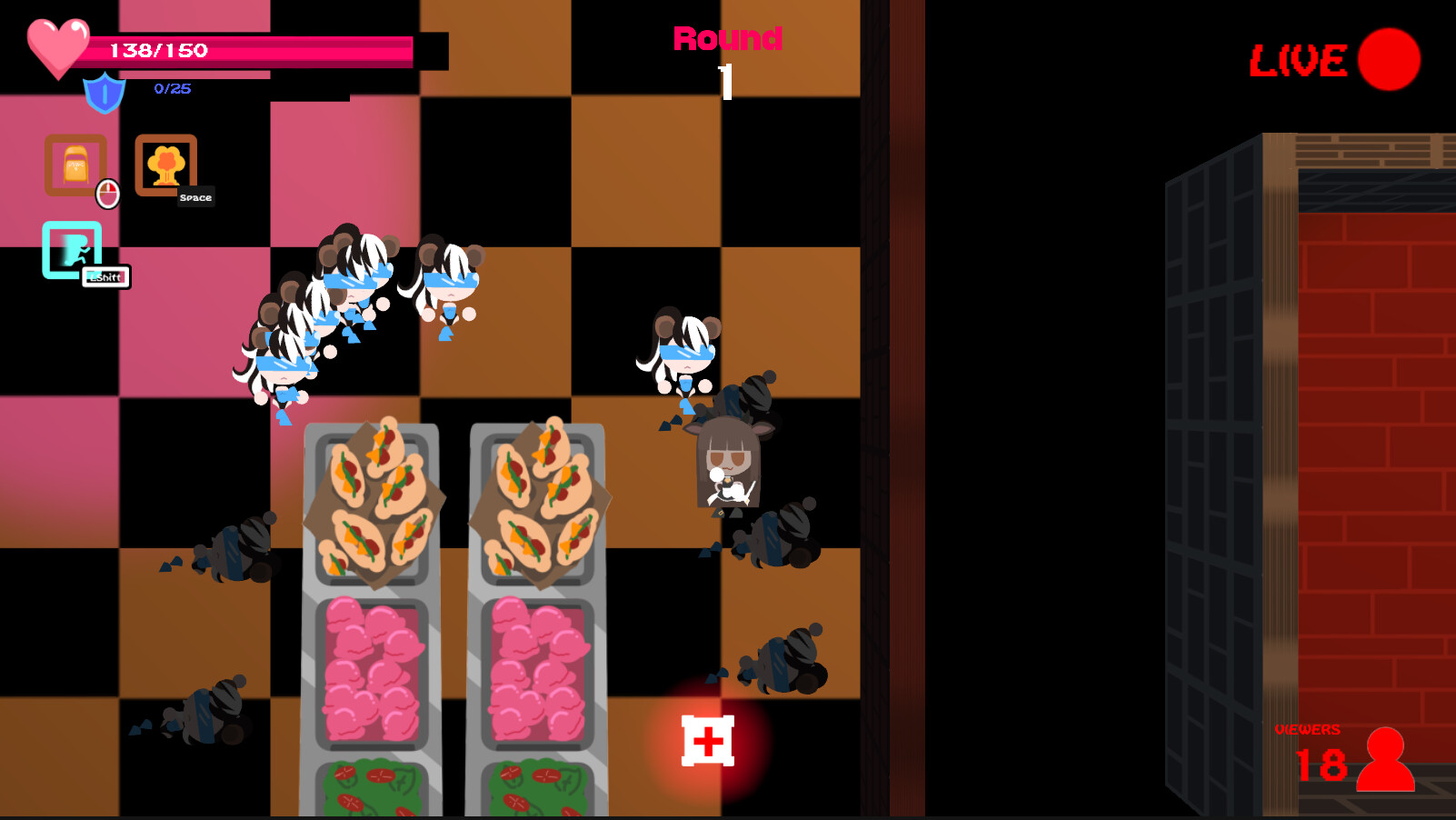The width and height of the screenshot is (1456, 820).
Task: Toggle the LIVE stream status text
Action: [x=1299, y=60]
